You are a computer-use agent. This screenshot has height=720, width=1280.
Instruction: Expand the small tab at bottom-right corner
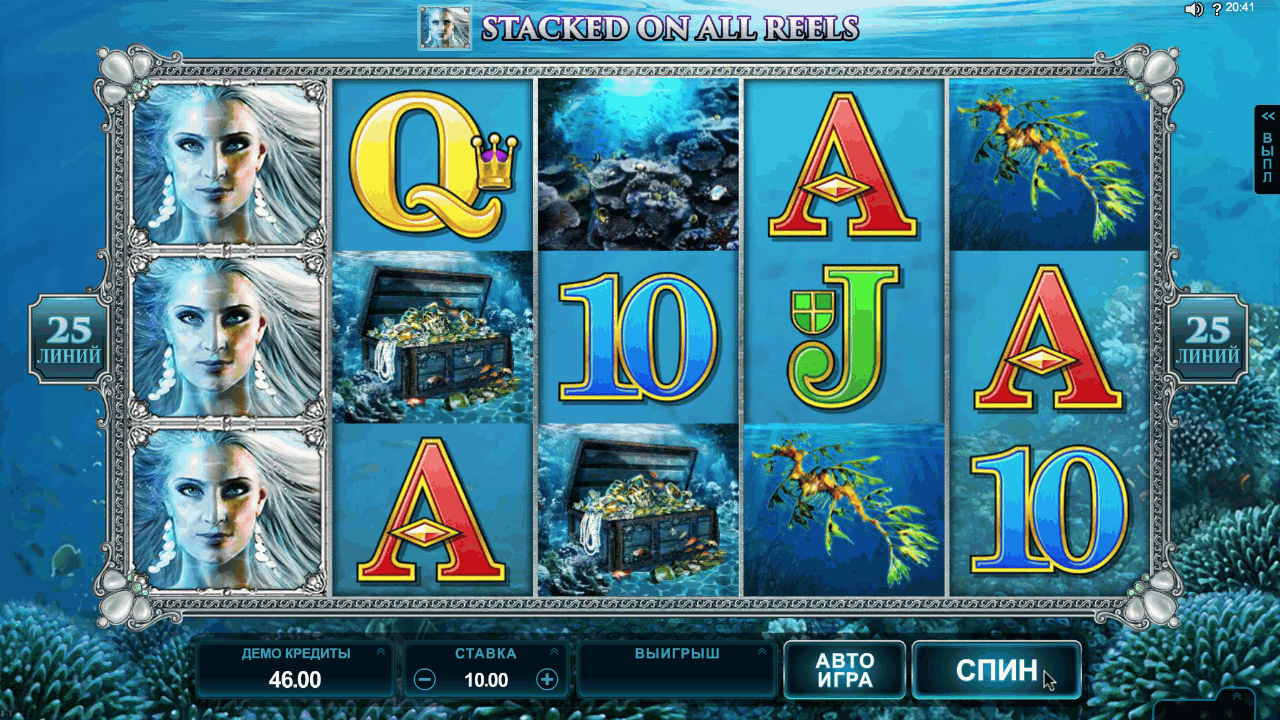1236,697
